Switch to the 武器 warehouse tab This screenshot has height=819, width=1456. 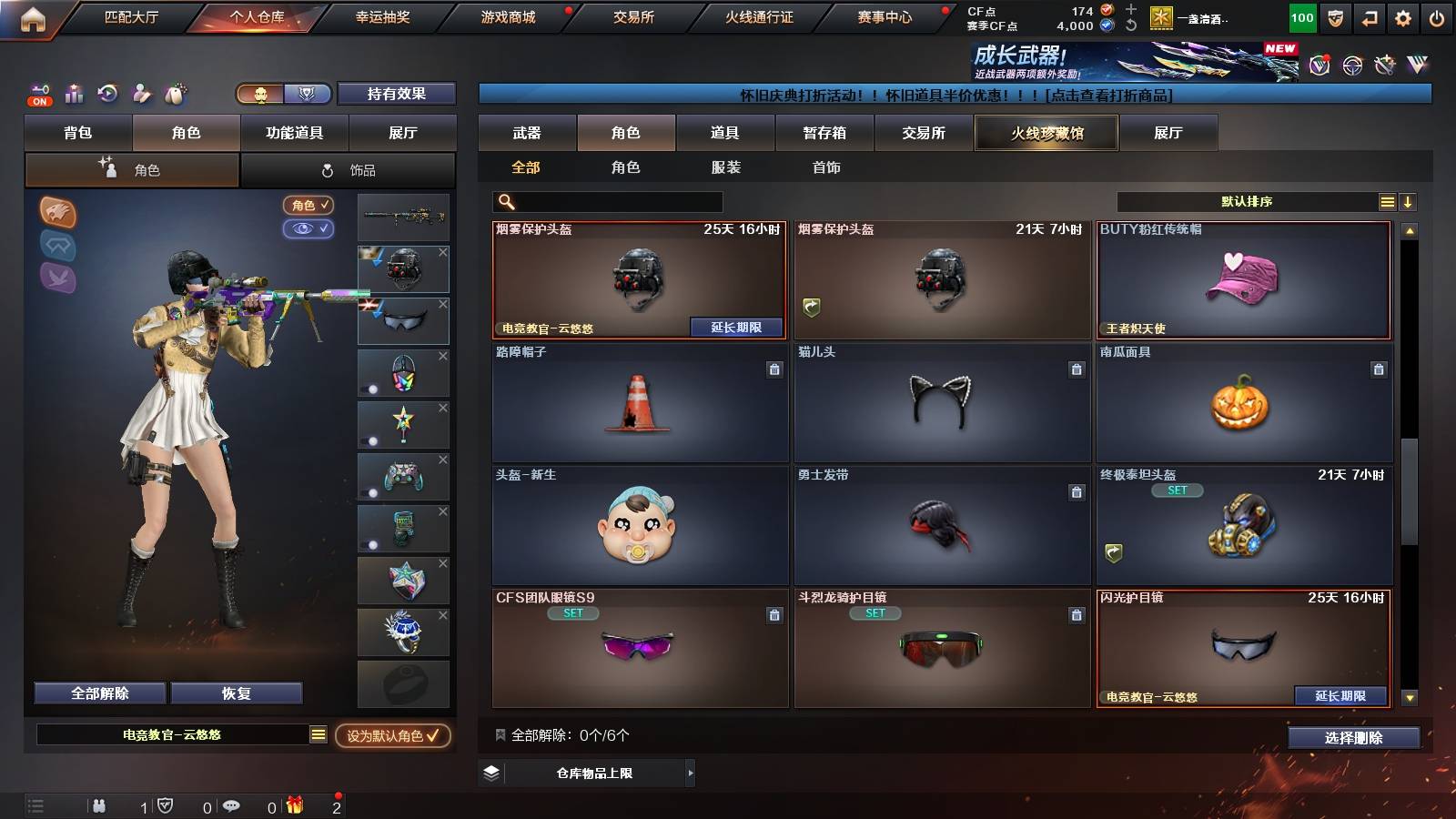tap(527, 133)
